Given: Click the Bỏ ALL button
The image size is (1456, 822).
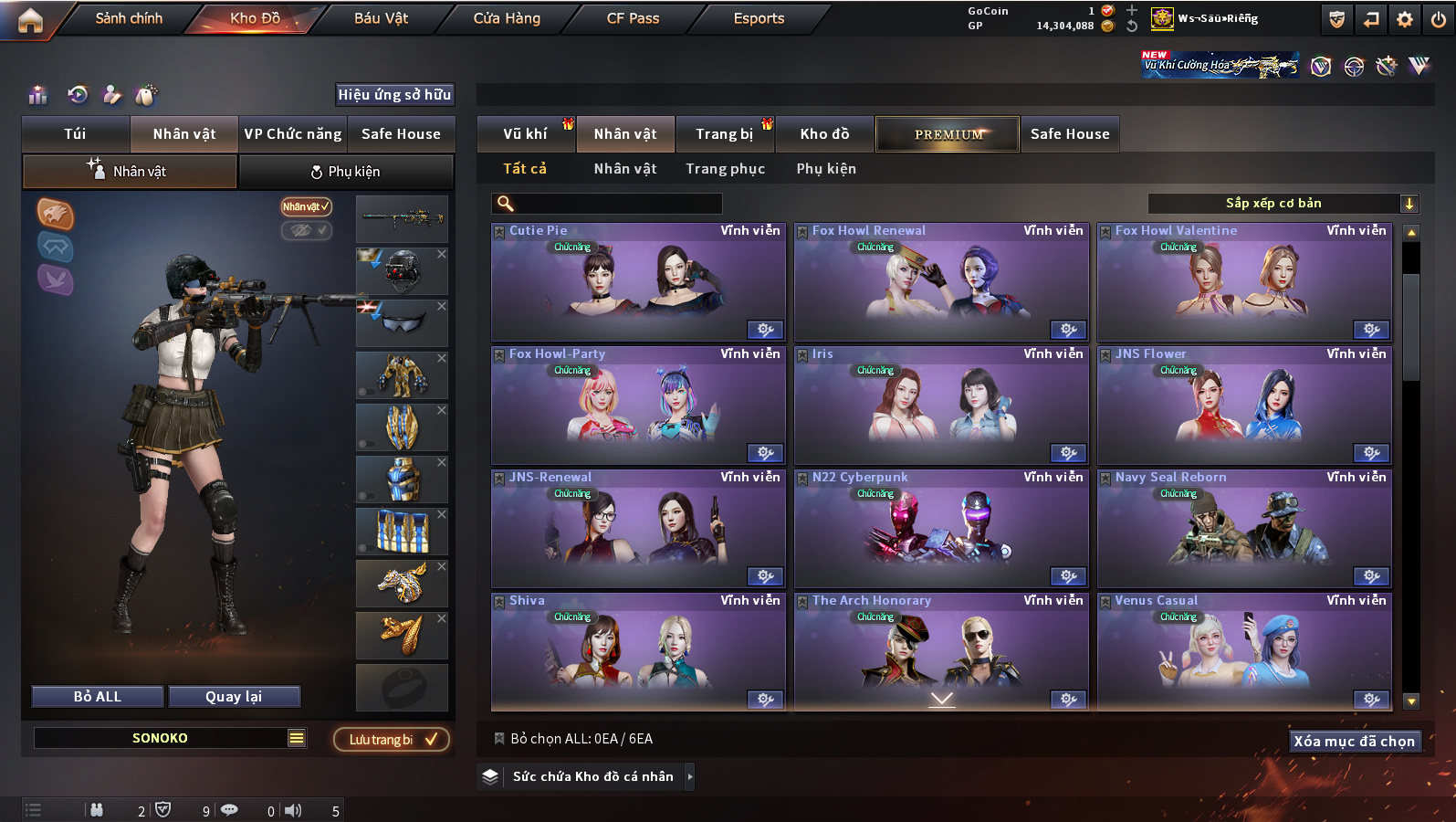Looking at the screenshot, I should pos(98,697).
